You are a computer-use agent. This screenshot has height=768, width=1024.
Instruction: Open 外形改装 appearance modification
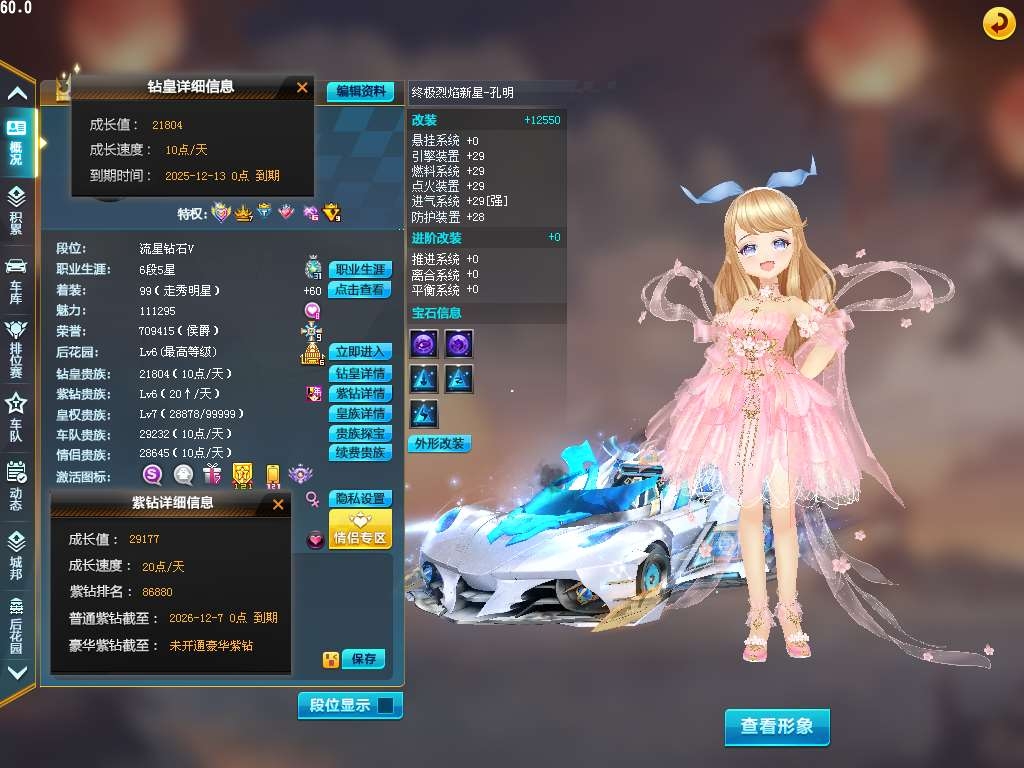[439, 443]
